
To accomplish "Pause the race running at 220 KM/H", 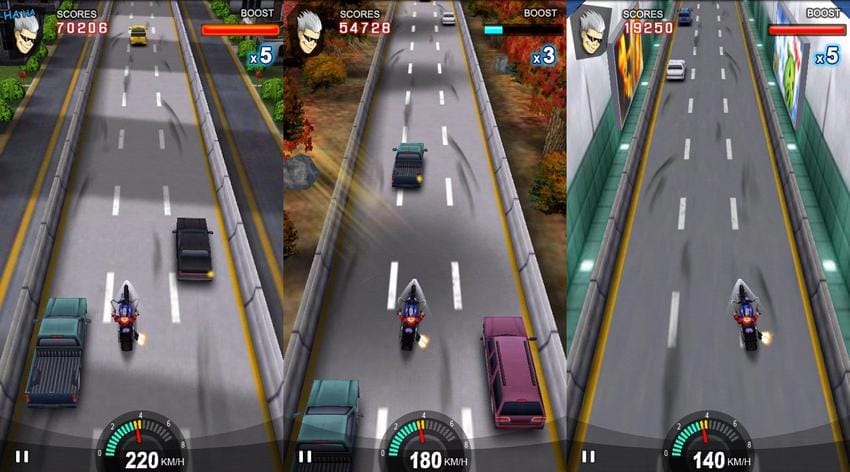I will [x=22, y=457].
